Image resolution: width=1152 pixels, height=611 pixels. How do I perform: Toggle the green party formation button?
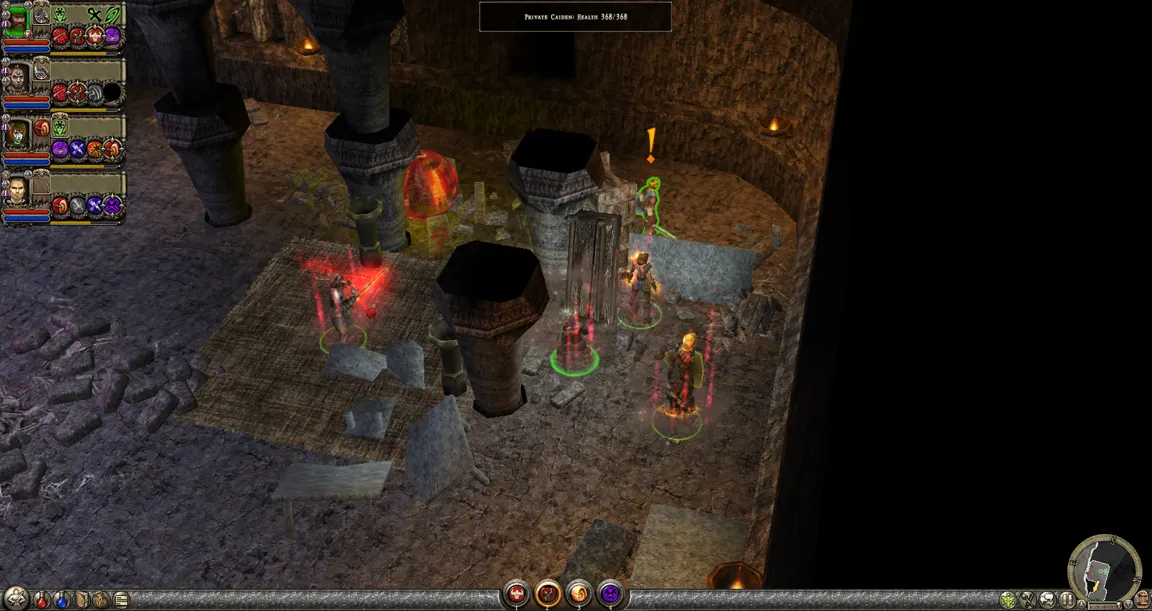pyautogui.click(x=1007, y=600)
